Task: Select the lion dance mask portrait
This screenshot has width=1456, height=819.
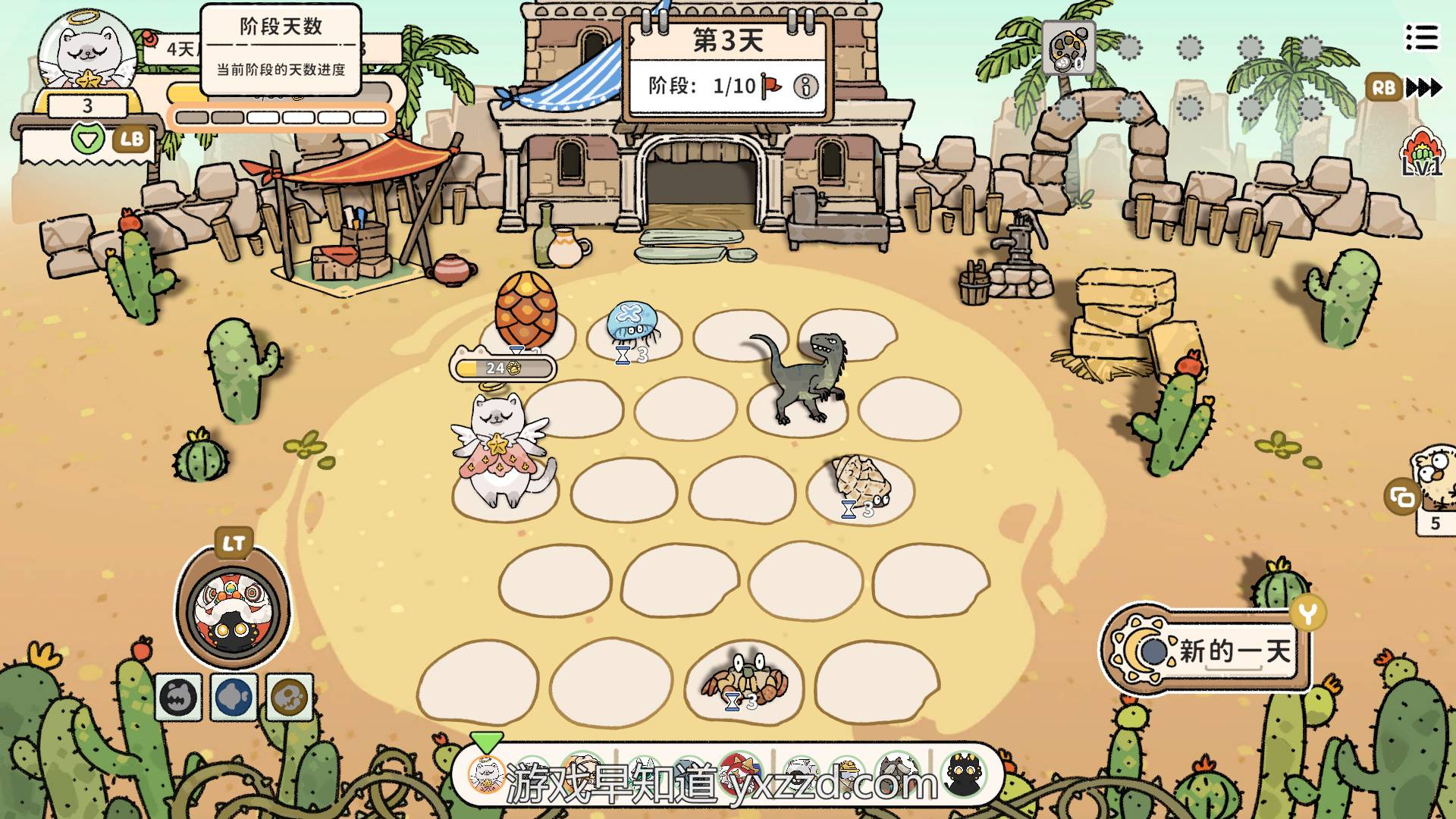Action: (232, 608)
